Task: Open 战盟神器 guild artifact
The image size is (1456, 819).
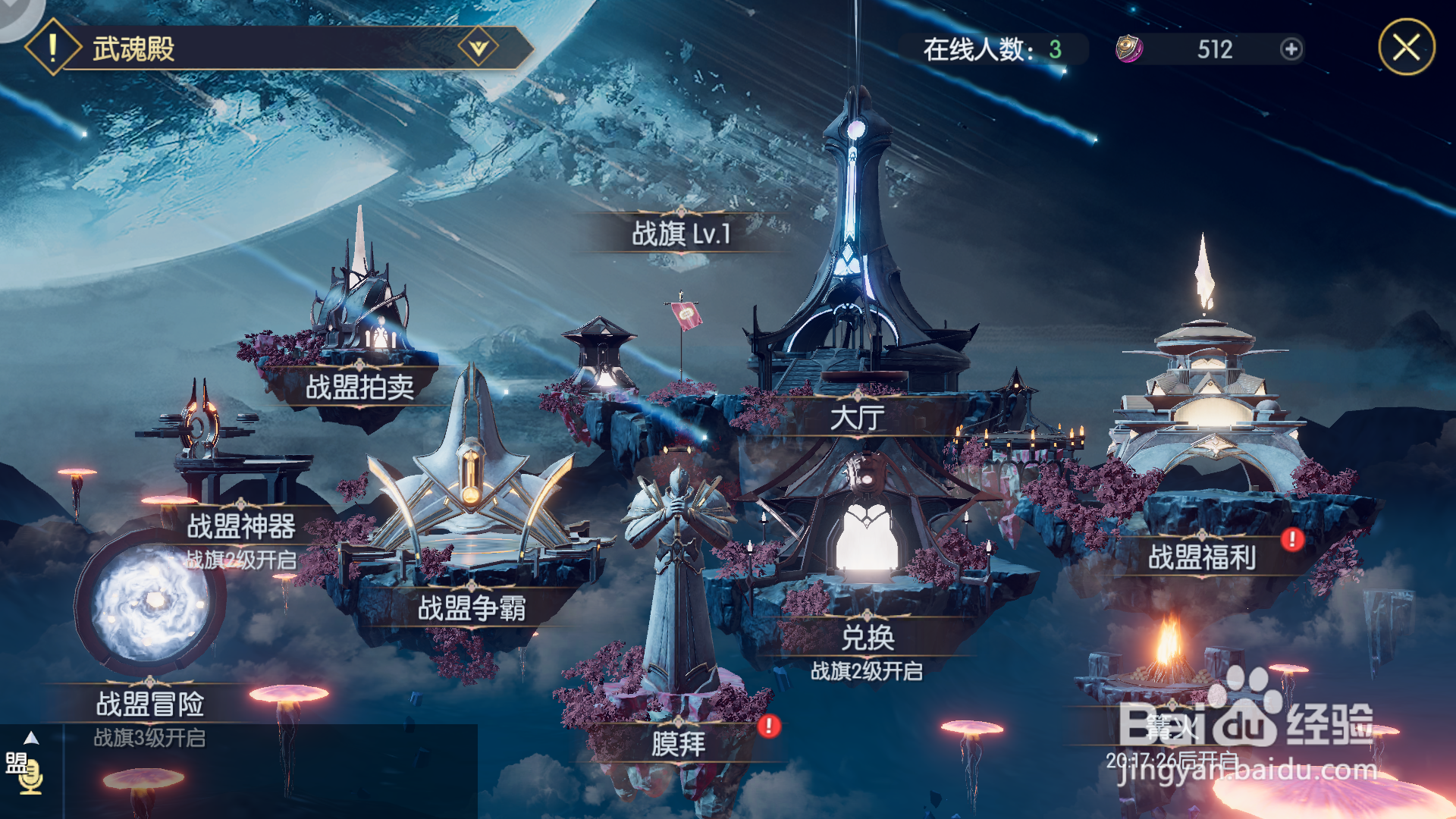Action: pos(241,526)
